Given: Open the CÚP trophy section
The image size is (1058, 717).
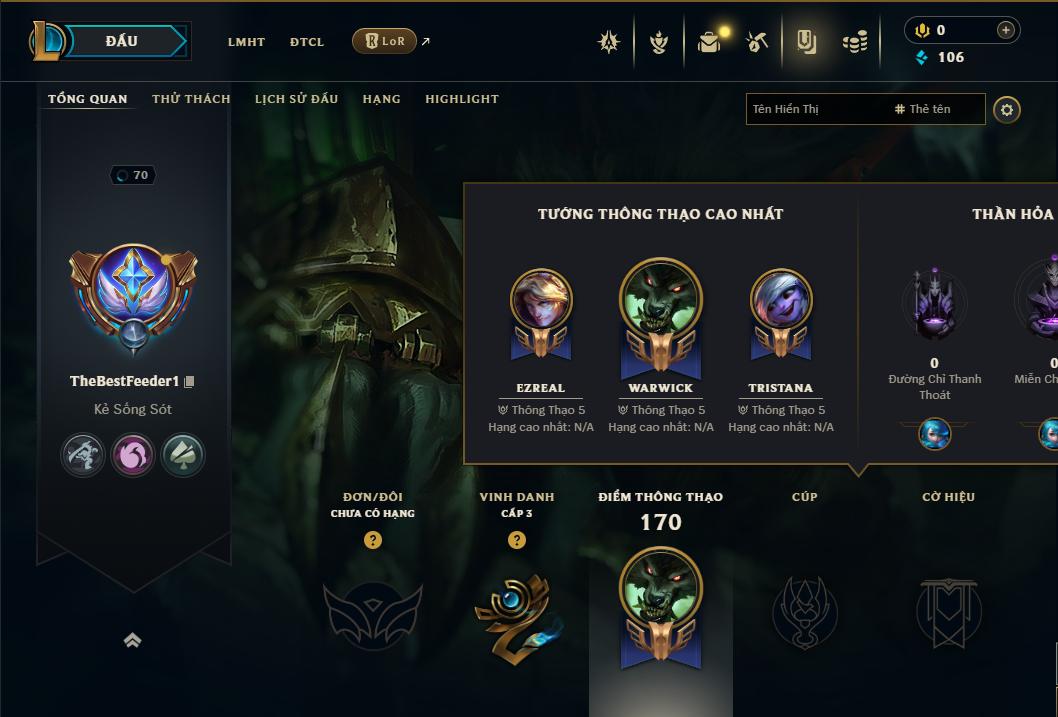Looking at the screenshot, I should pos(804,610).
